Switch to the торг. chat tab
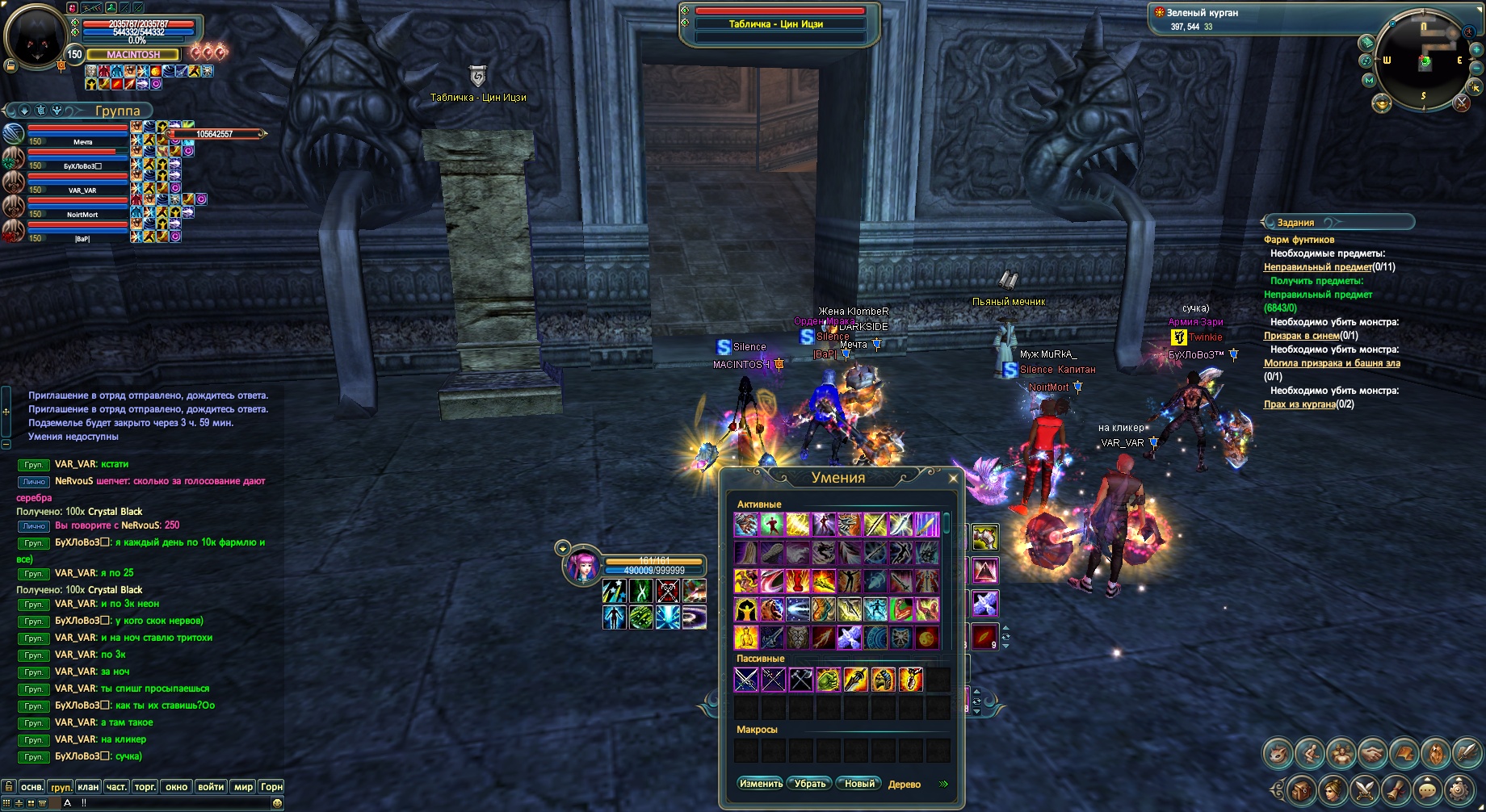This screenshot has width=1486, height=812. click(145, 787)
